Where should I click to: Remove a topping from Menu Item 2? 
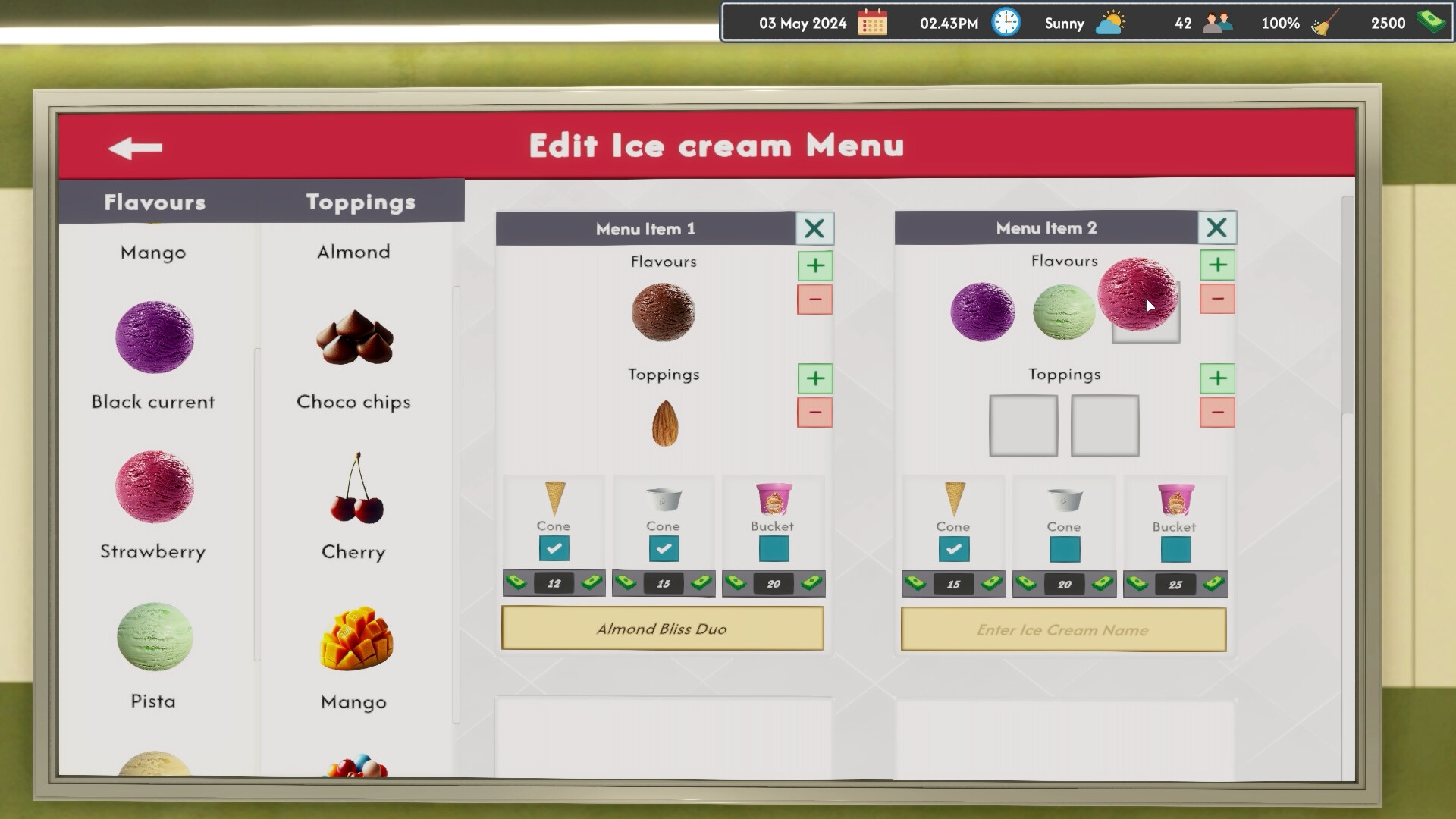(1217, 413)
